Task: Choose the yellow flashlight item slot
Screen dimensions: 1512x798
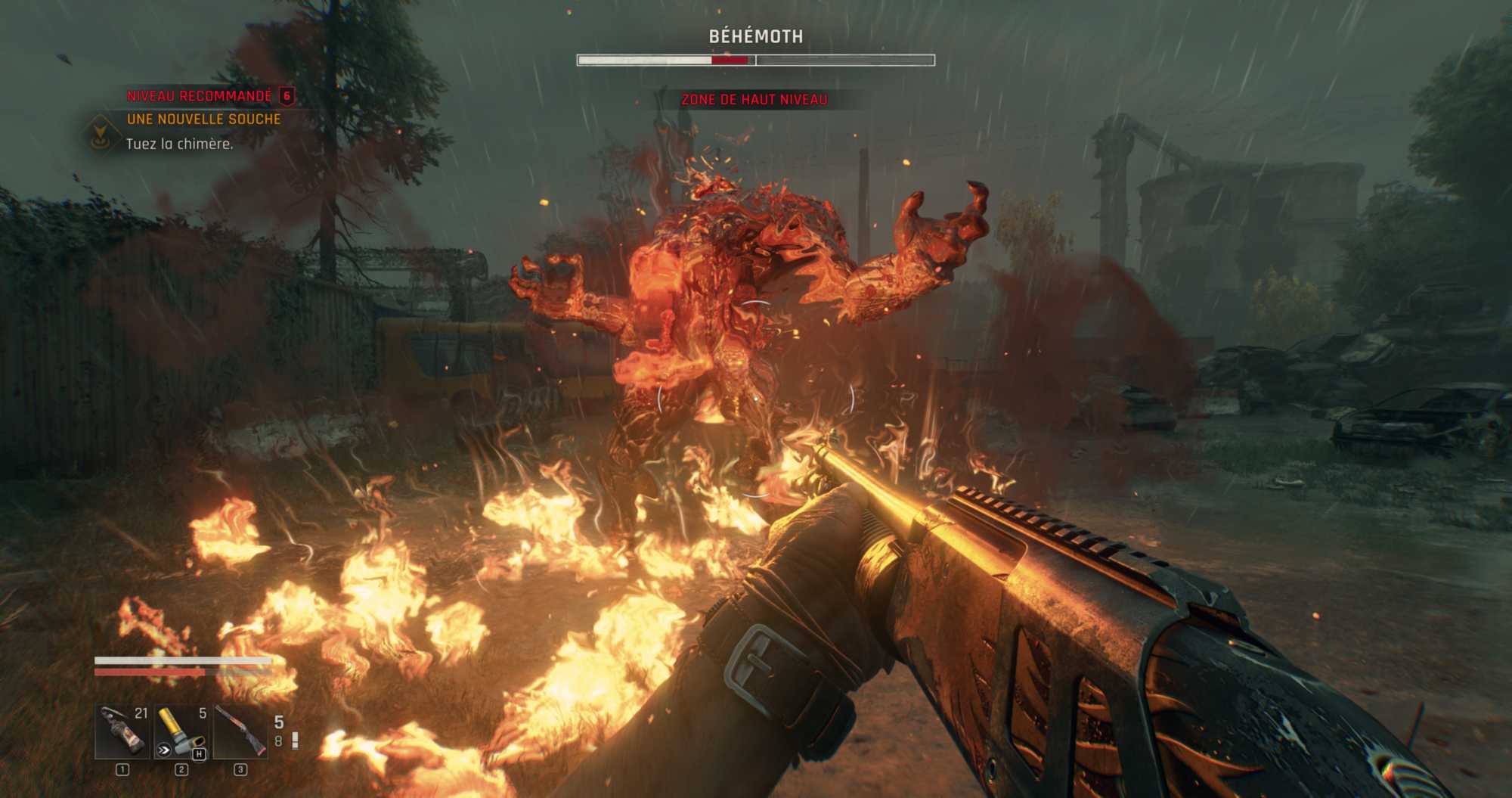Action: (x=181, y=731)
